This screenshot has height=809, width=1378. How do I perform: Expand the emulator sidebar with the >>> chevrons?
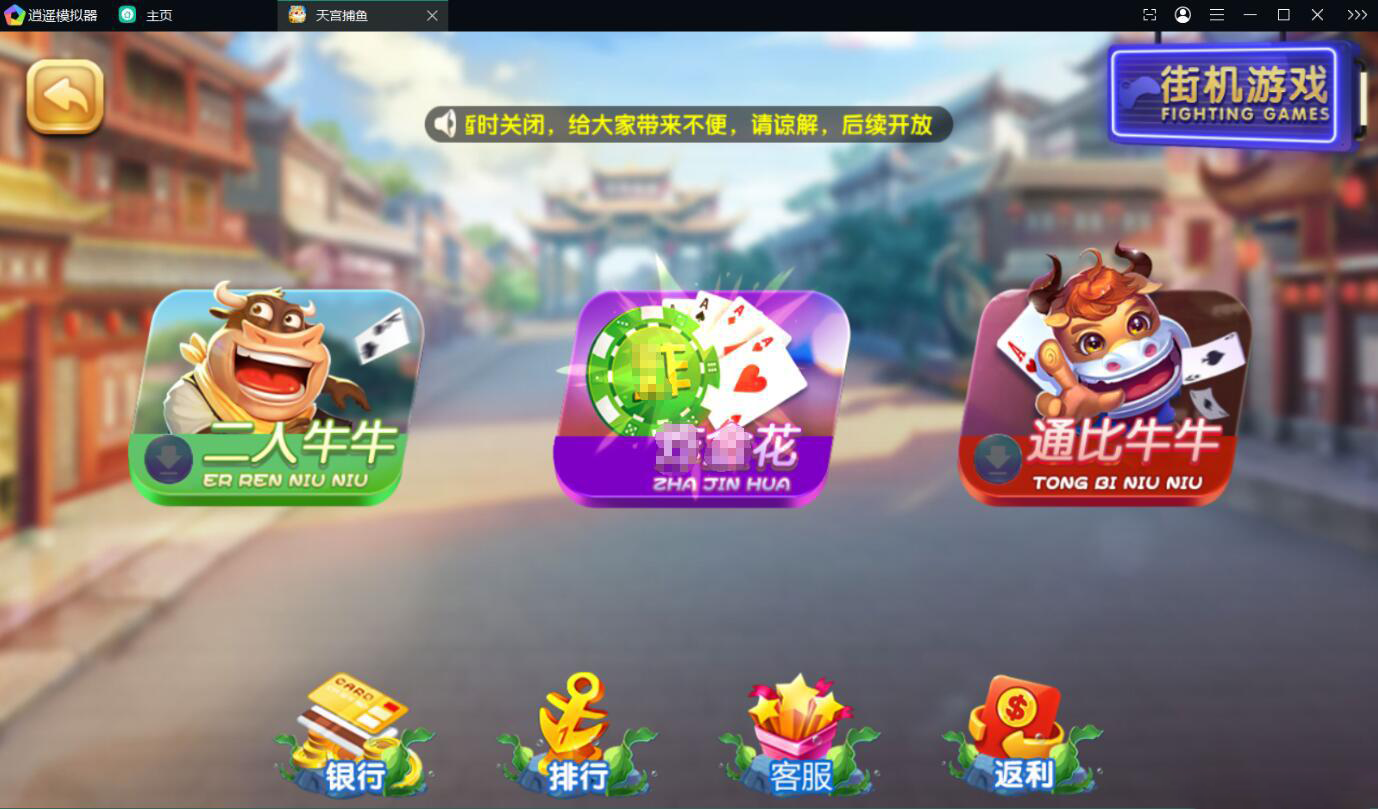(x=1356, y=14)
